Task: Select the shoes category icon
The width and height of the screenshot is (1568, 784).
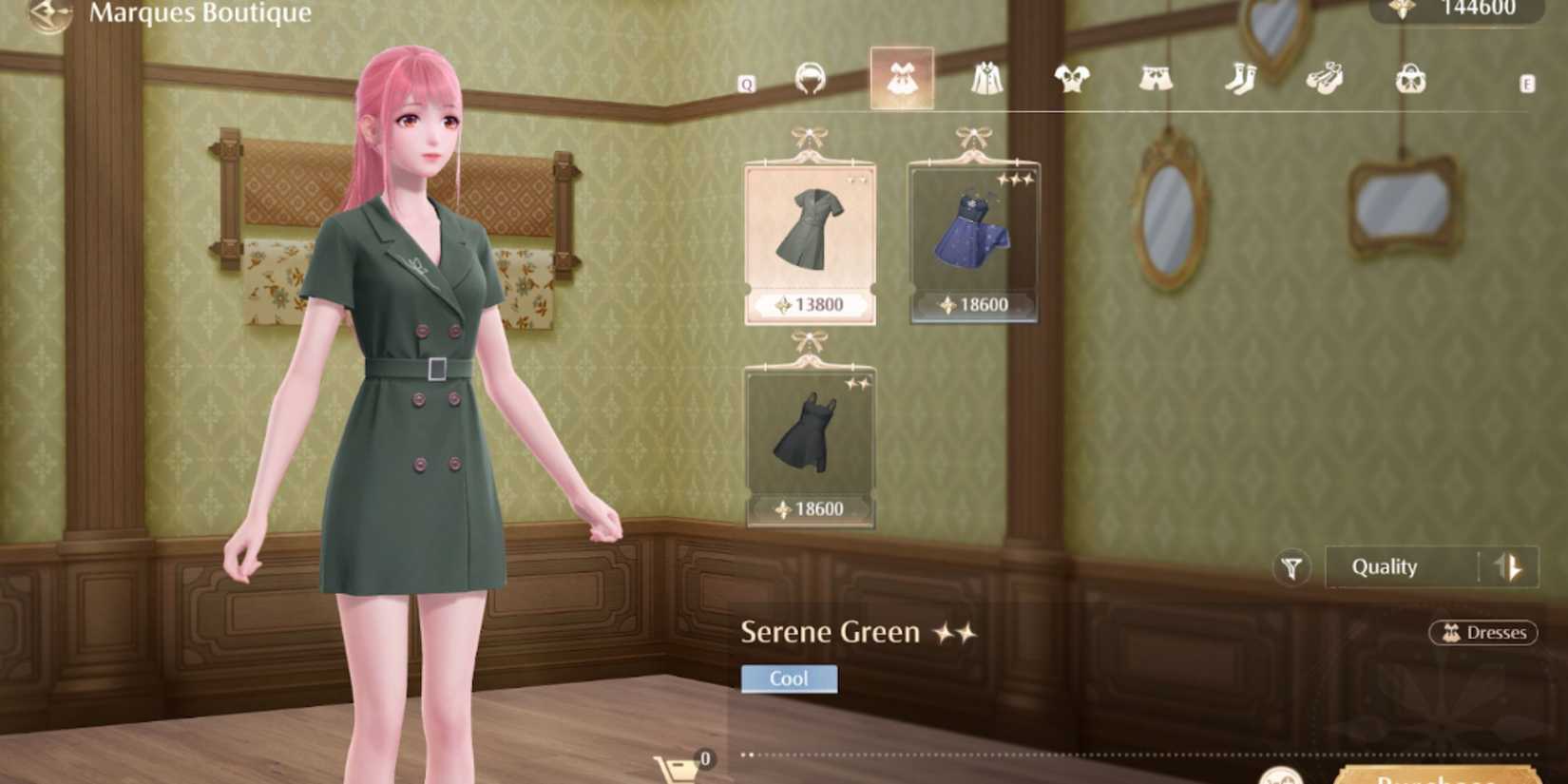Action: coord(1323,80)
